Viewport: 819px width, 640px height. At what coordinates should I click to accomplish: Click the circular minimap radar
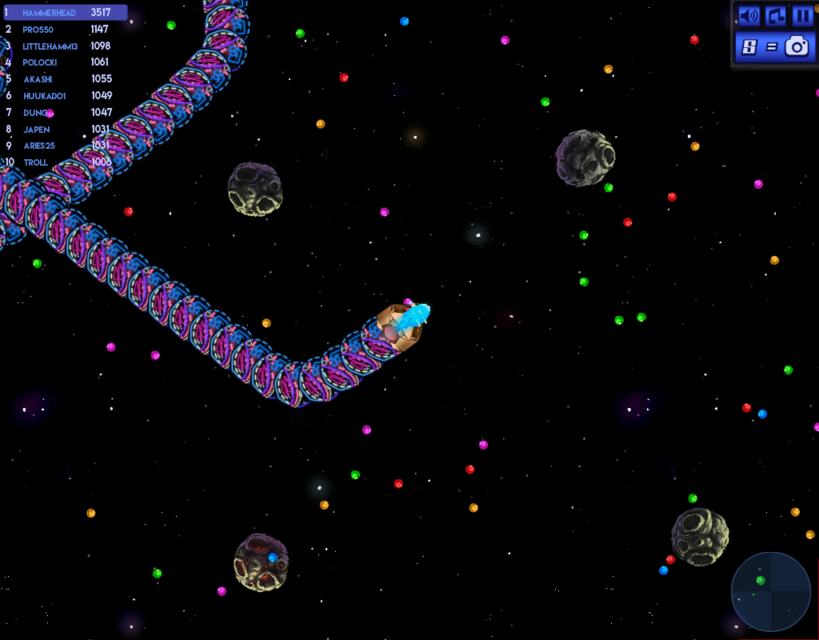771,591
